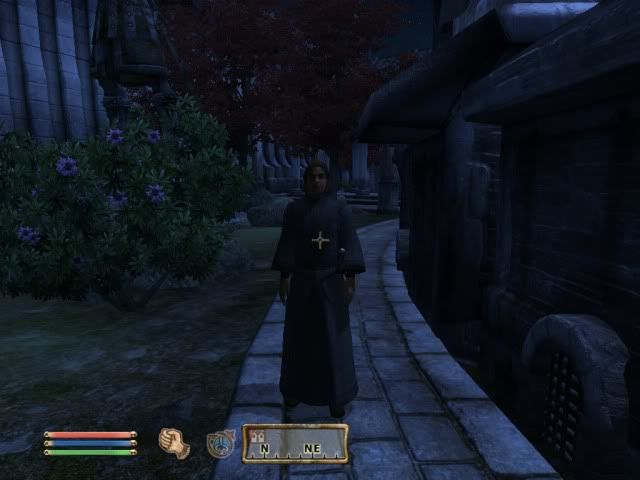The width and height of the screenshot is (640, 480).
Task: Select the fist weapon icon
Action: pyautogui.click(x=174, y=443)
